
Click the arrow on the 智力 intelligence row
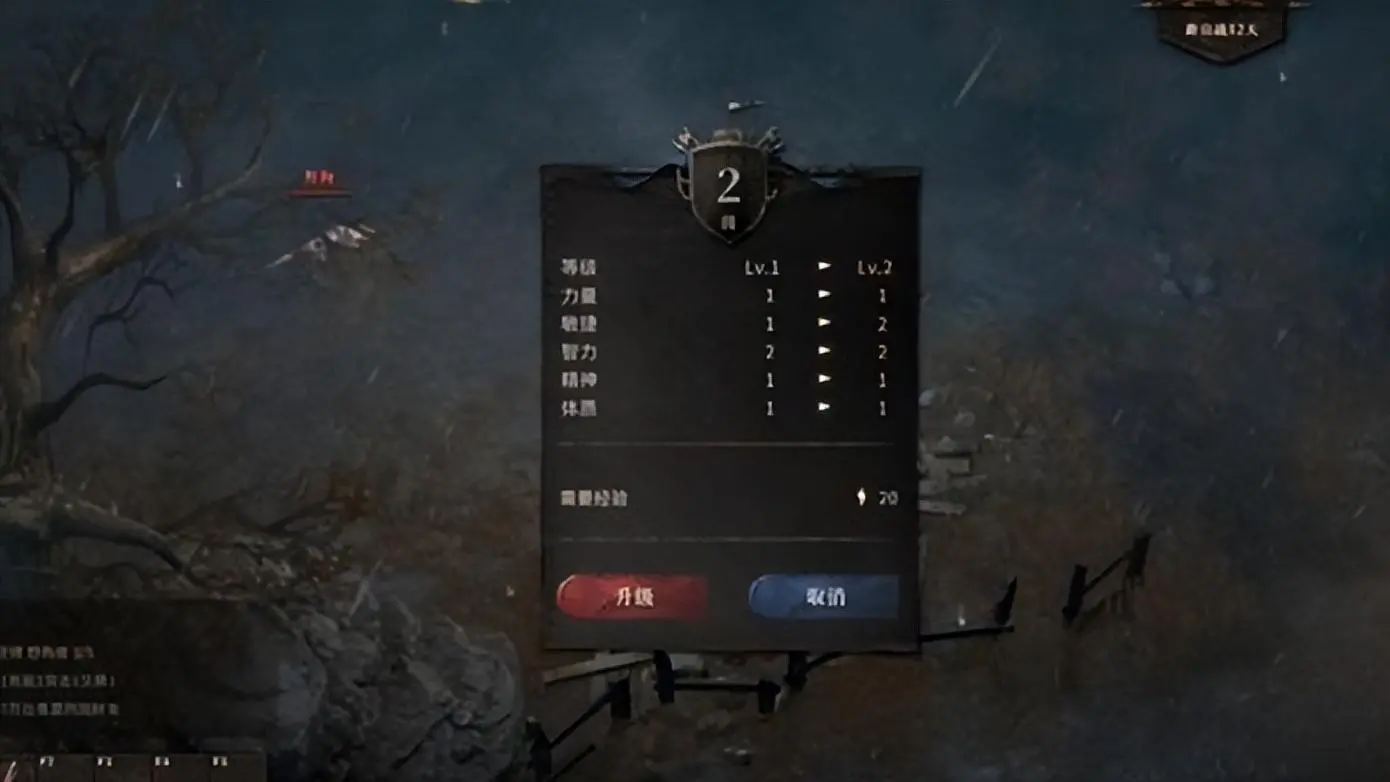coord(823,351)
